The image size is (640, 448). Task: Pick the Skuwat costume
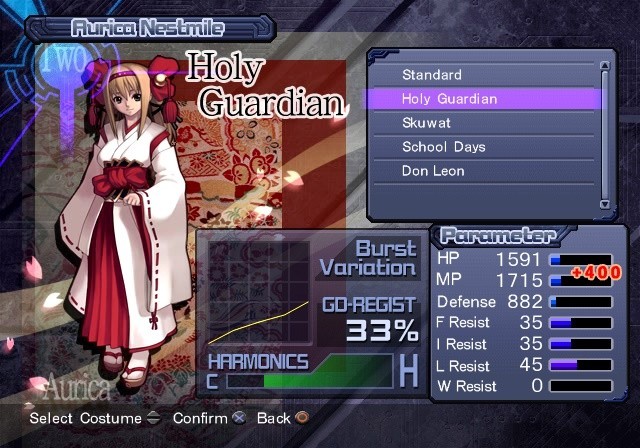click(427, 123)
